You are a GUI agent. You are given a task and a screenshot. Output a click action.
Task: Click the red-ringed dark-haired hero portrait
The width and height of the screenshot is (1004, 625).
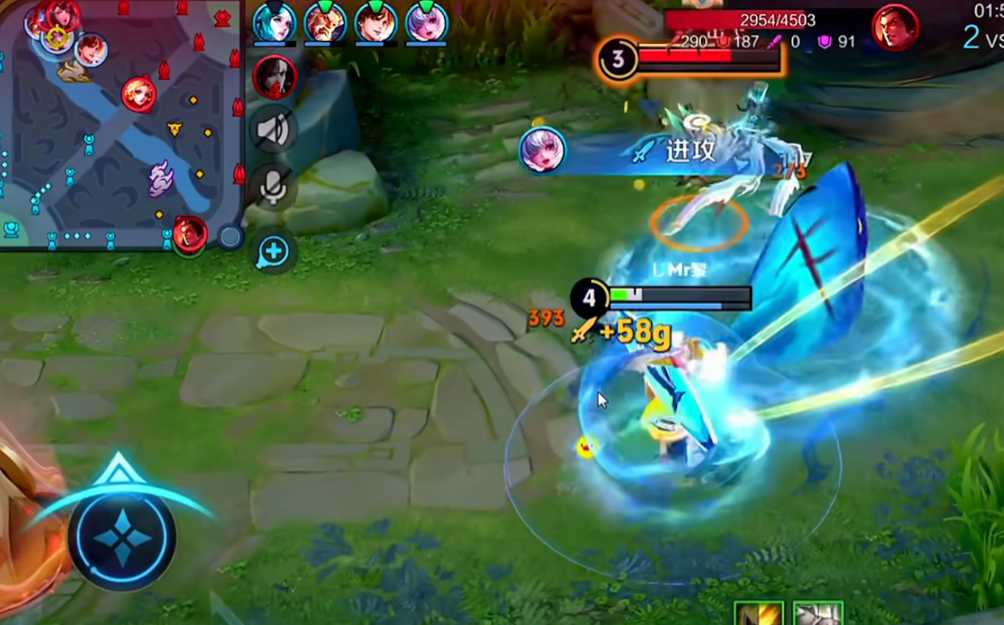pyautogui.click(x=274, y=77)
